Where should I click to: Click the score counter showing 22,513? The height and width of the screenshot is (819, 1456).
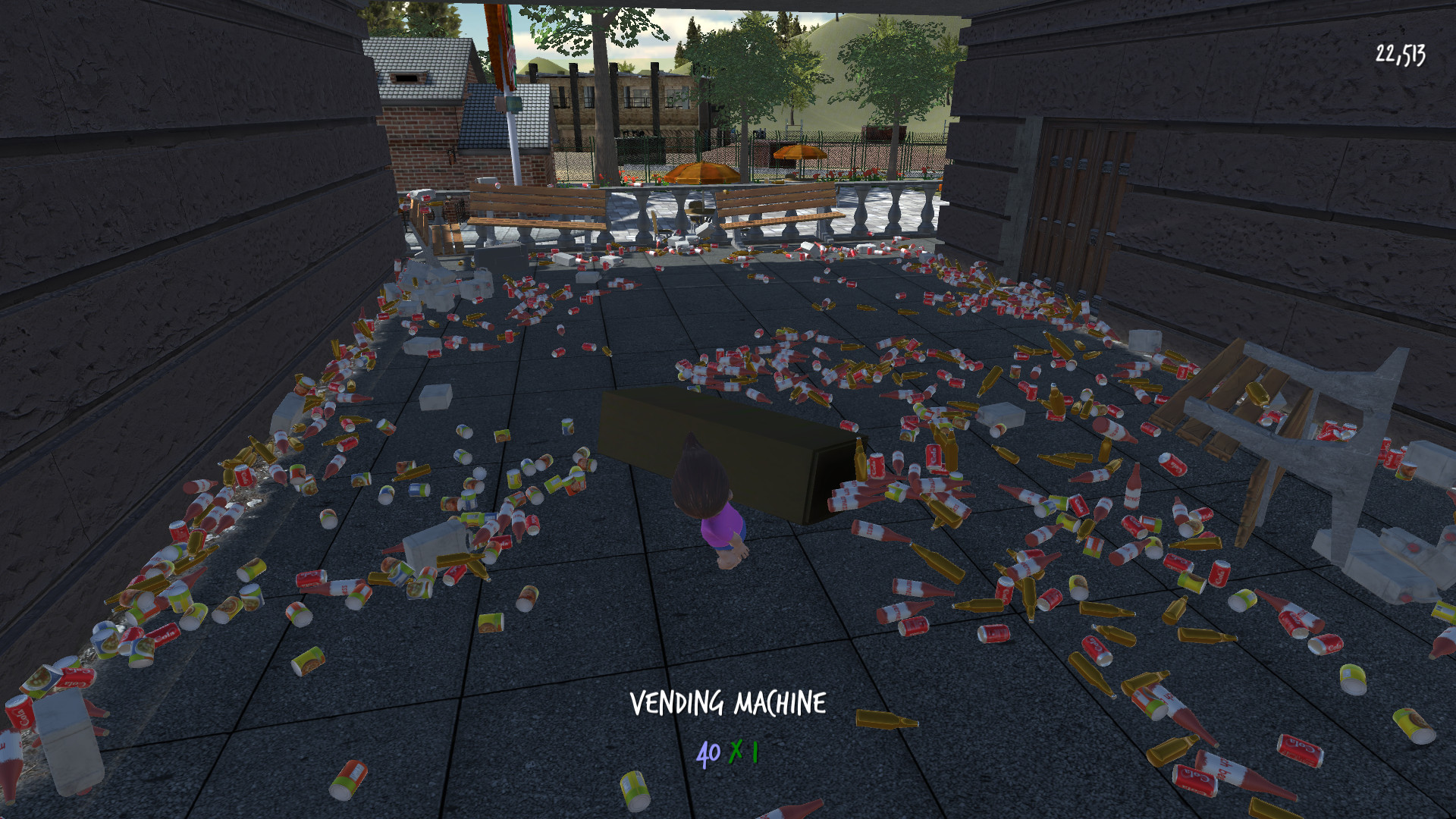[x=1399, y=53]
